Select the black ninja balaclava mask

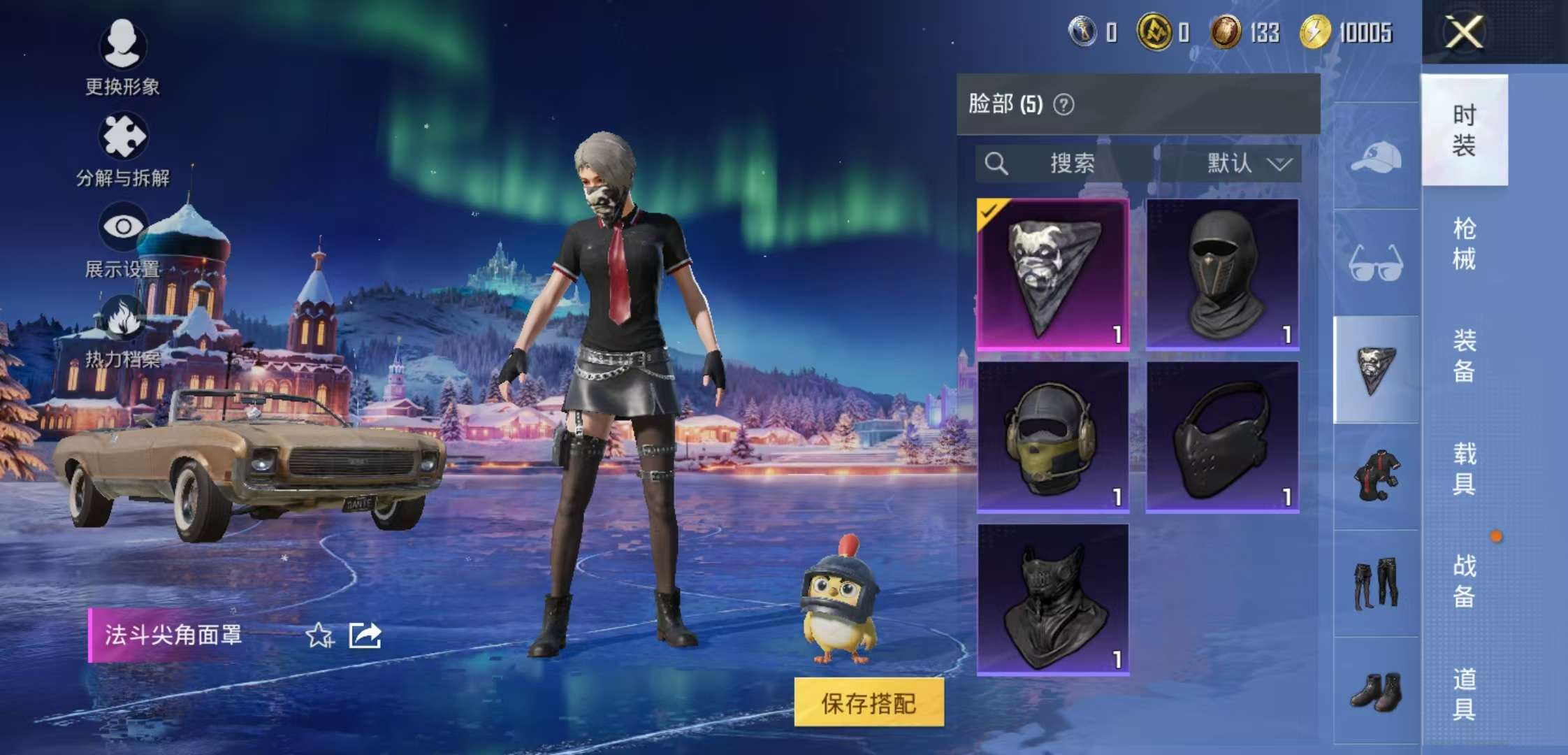pyautogui.click(x=1222, y=274)
